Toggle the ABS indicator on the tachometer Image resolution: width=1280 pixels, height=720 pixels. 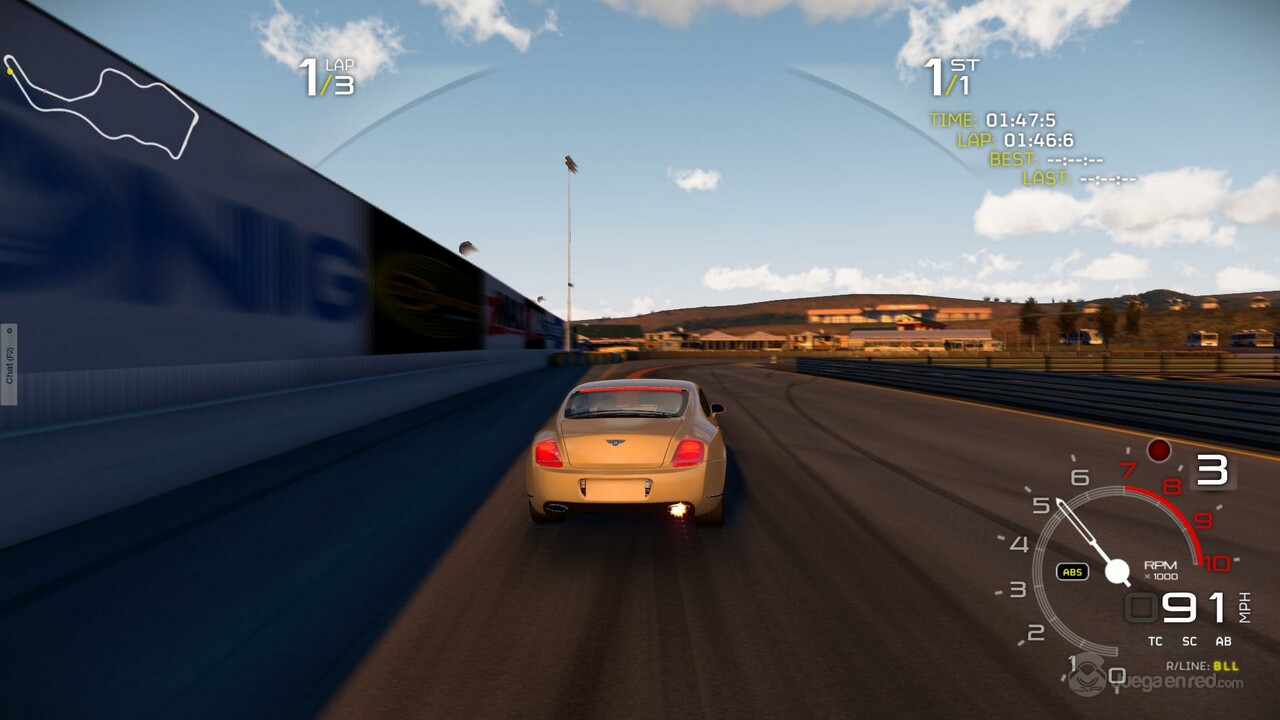1072,572
